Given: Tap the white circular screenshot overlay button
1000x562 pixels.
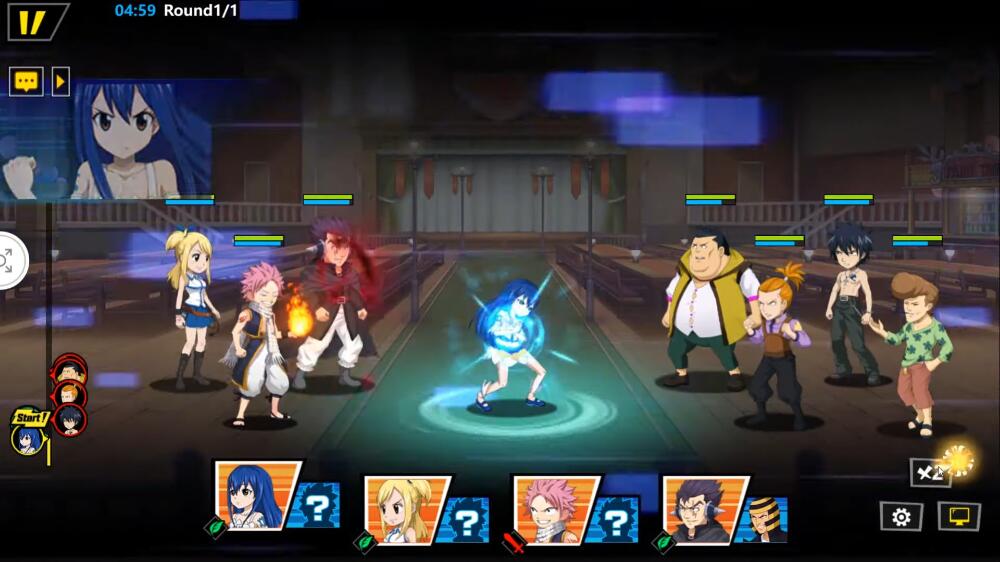Looking at the screenshot, I should (x=8, y=261).
